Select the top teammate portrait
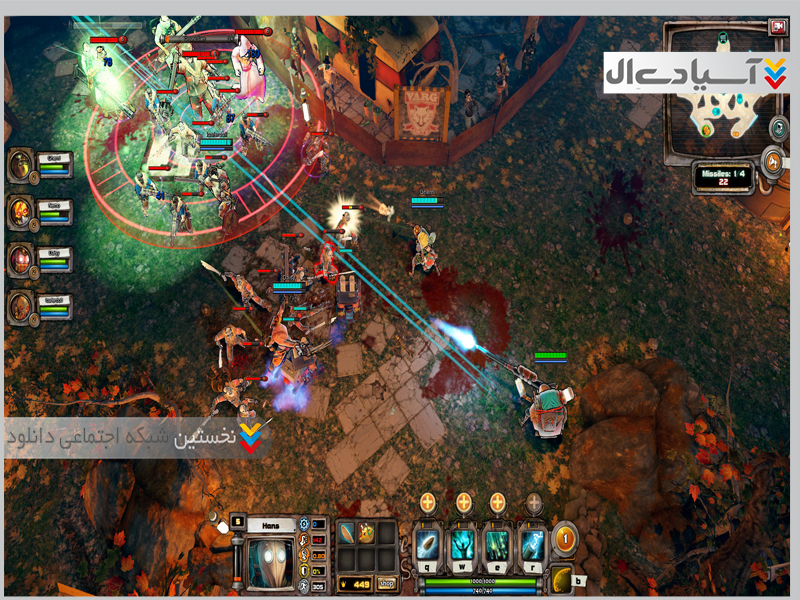800x600 pixels. coord(21,165)
